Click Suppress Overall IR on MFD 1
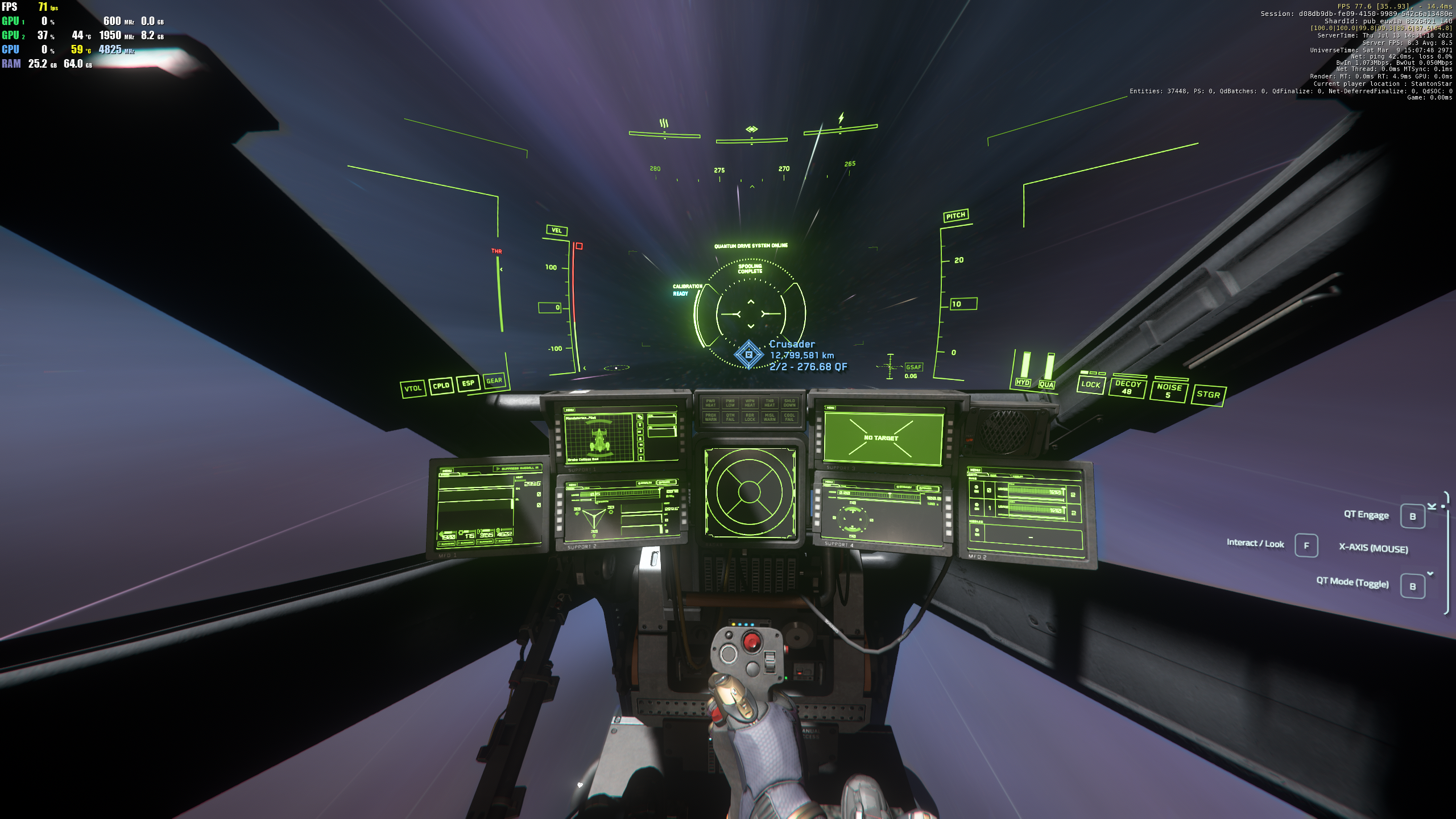 [518, 469]
